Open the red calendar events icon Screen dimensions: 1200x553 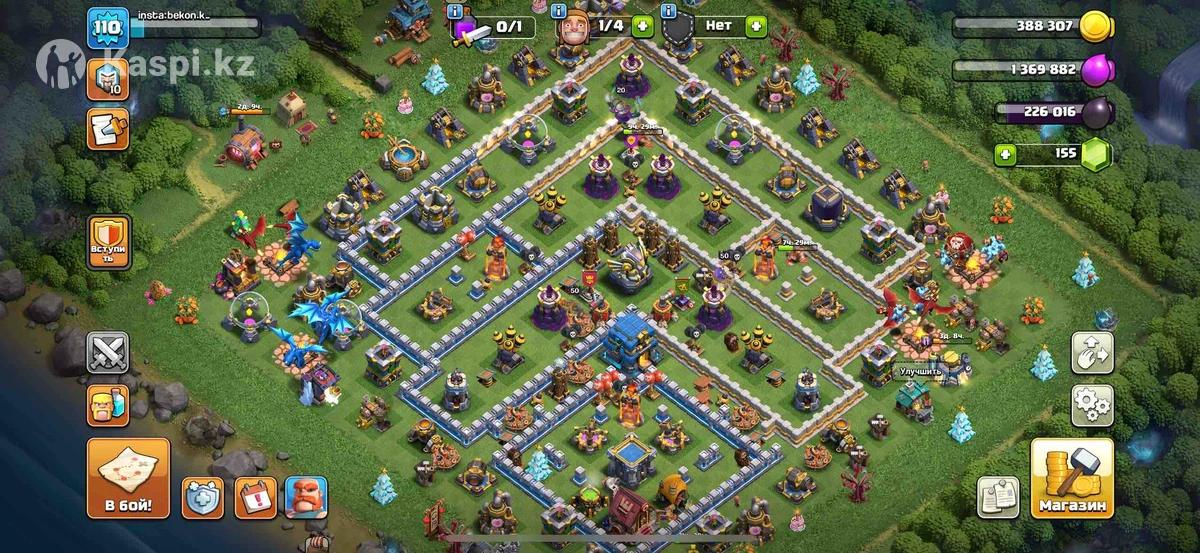click(x=253, y=497)
